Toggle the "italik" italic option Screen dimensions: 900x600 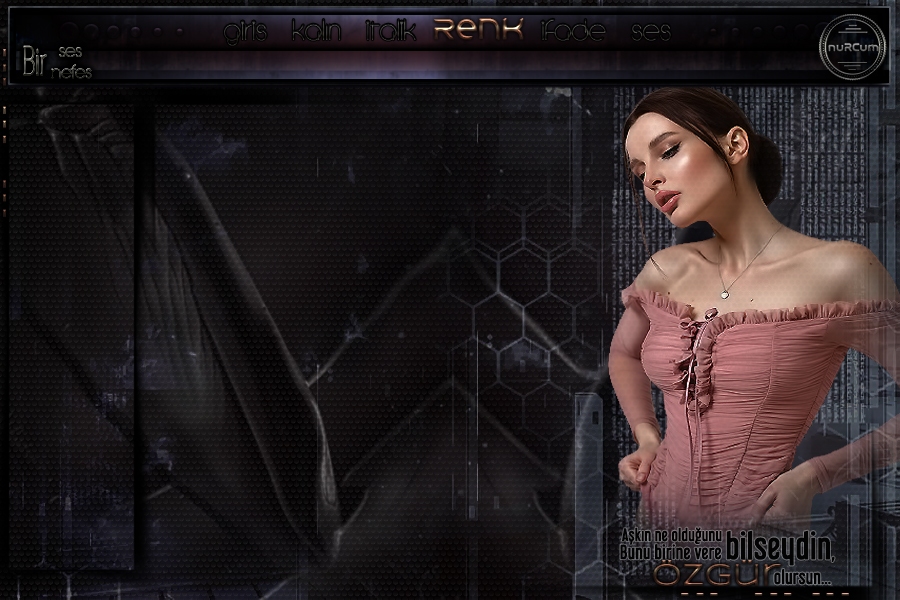pos(391,33)
